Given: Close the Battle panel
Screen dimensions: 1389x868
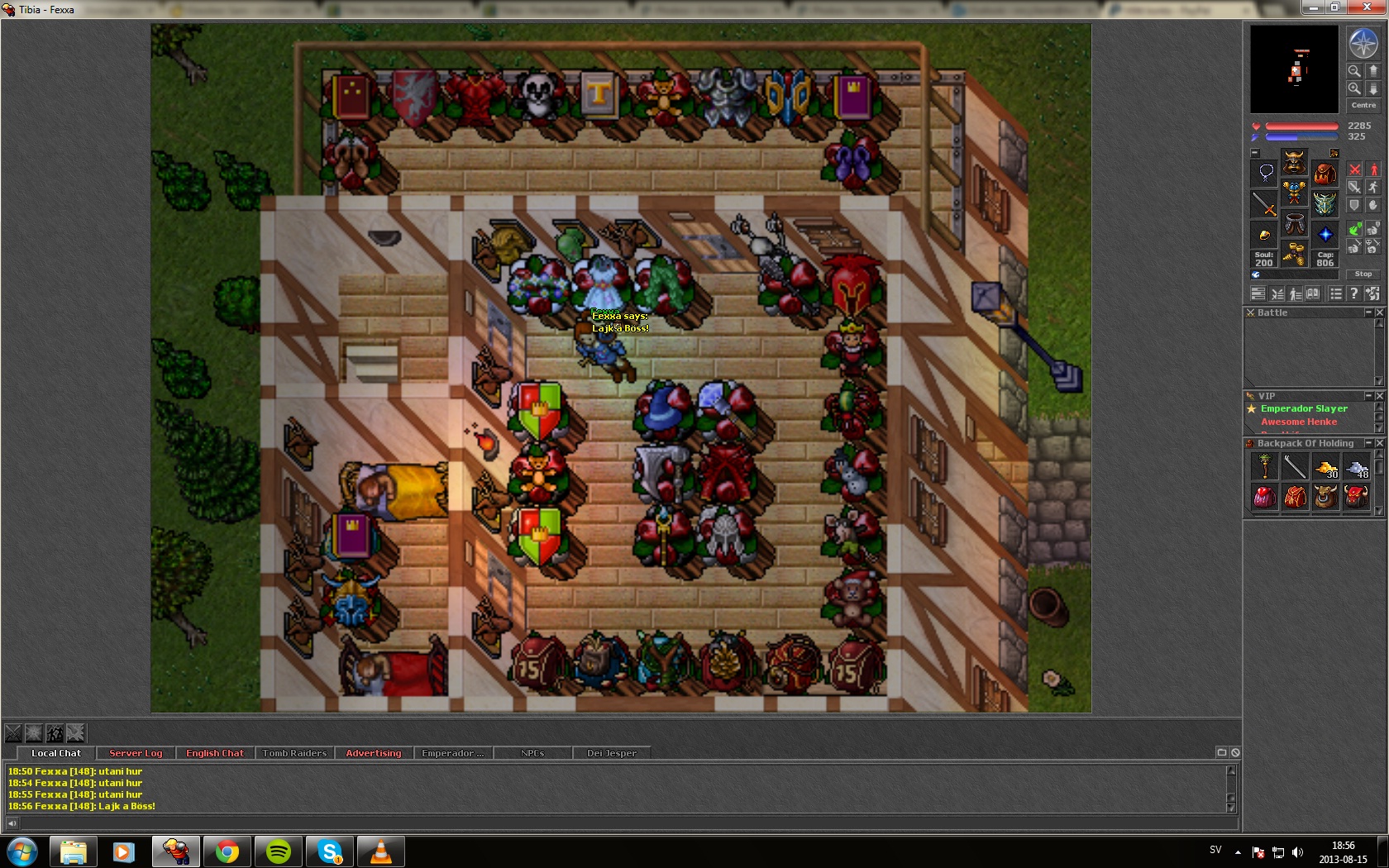Looking at the screenshot, I should [x=1379, y=312].
